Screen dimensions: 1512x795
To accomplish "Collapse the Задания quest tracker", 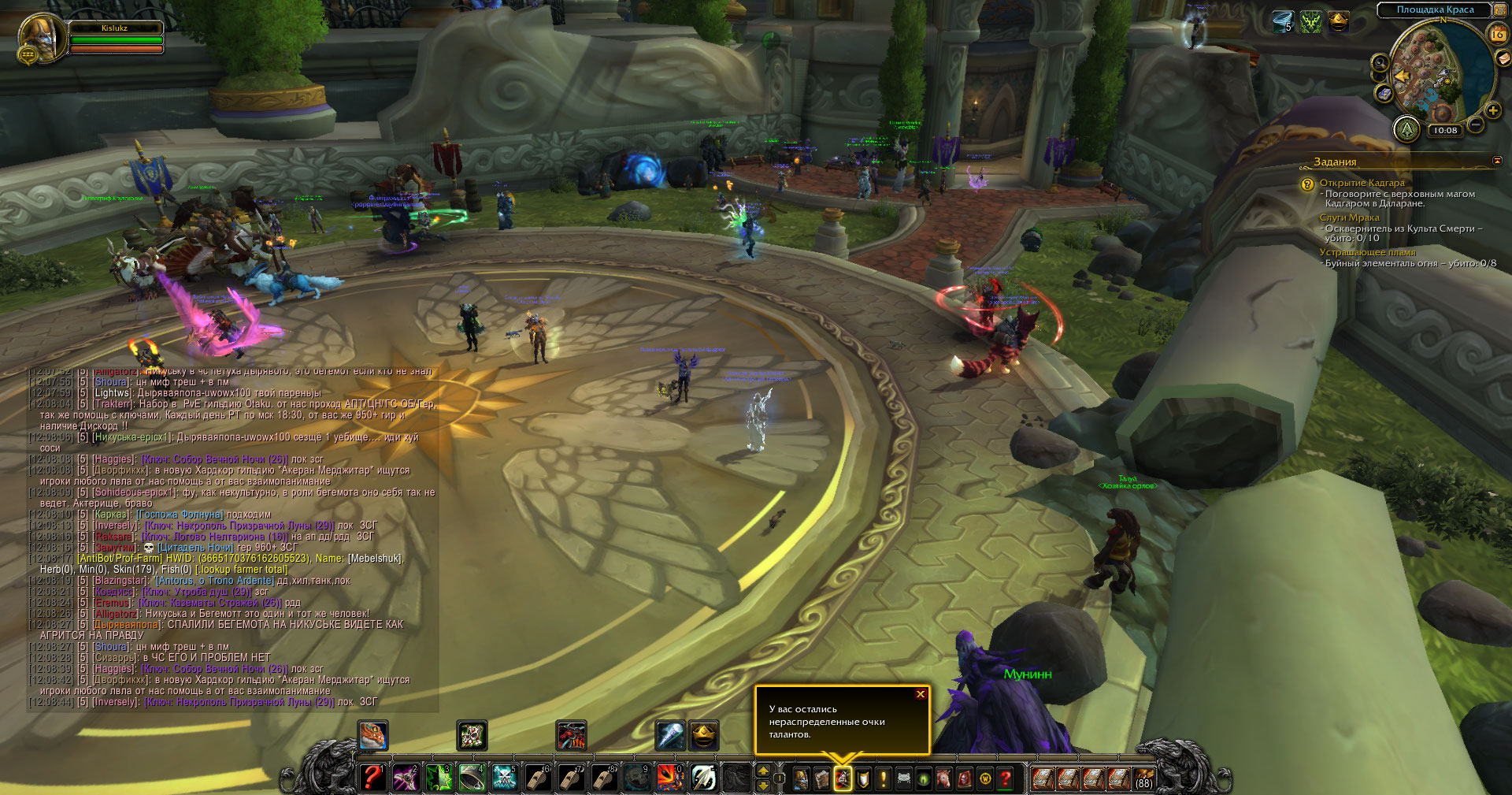I will click(1497, 161).
